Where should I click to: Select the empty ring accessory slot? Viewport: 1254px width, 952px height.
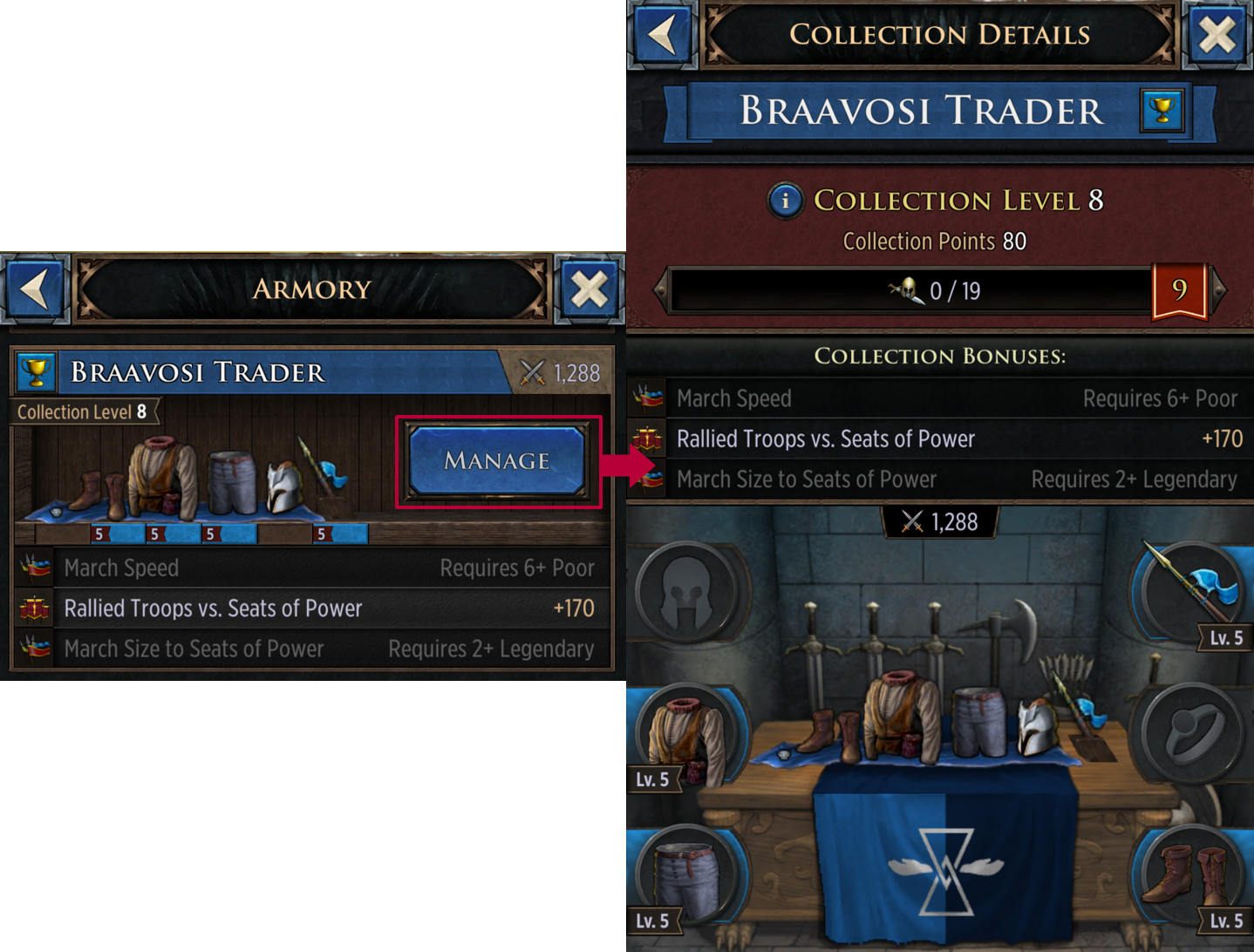coord(1191,731)
